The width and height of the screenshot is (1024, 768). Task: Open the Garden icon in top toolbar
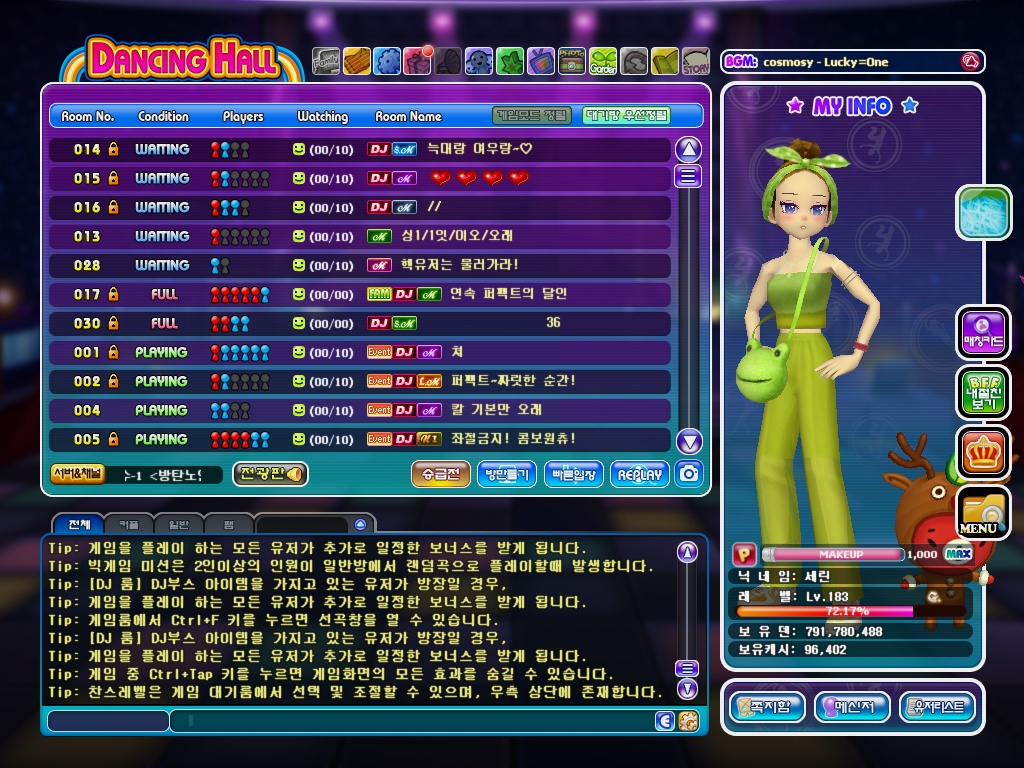(603, 62)
